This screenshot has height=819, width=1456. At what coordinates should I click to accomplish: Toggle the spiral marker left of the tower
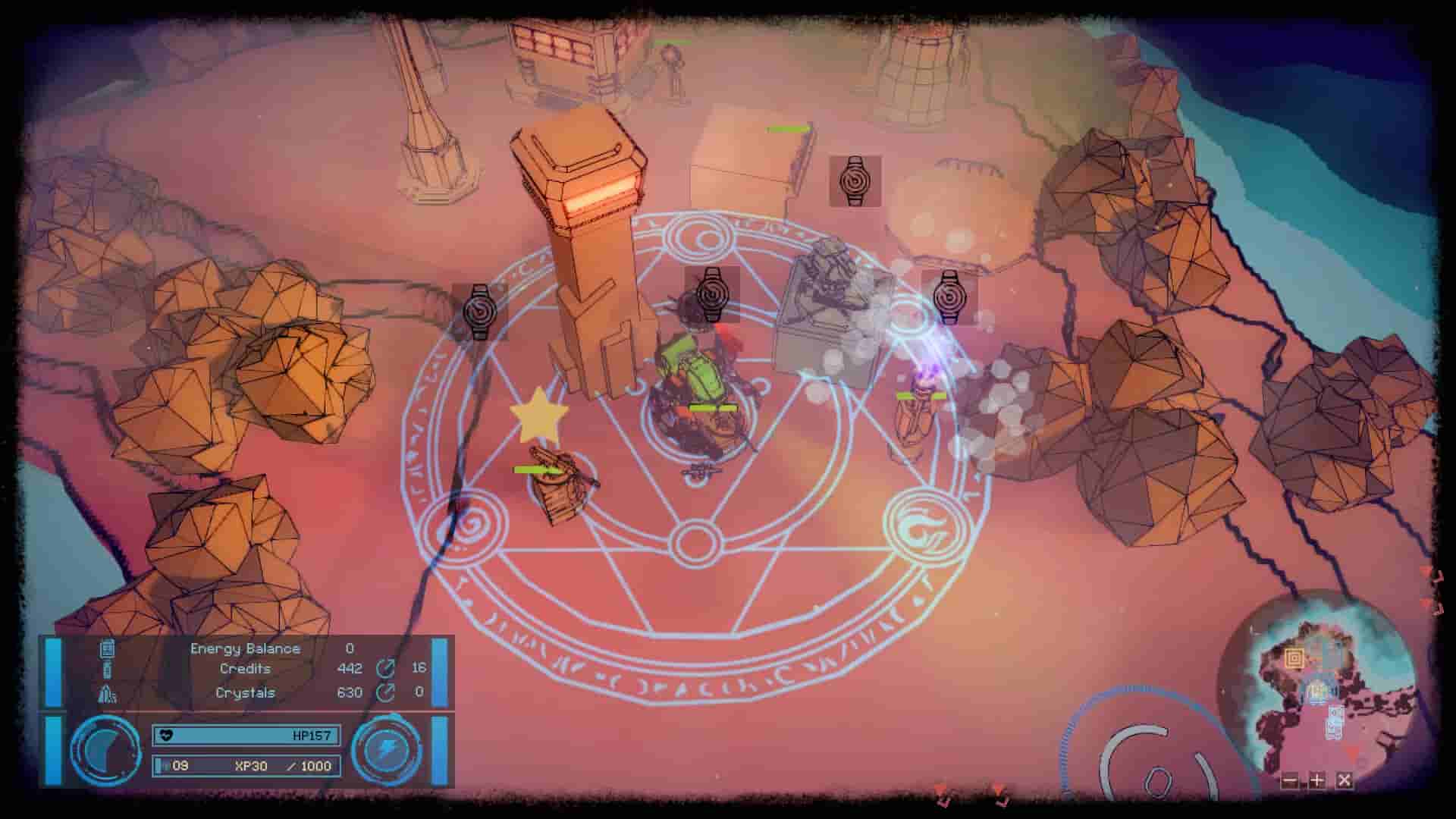[x=479, y=312]
